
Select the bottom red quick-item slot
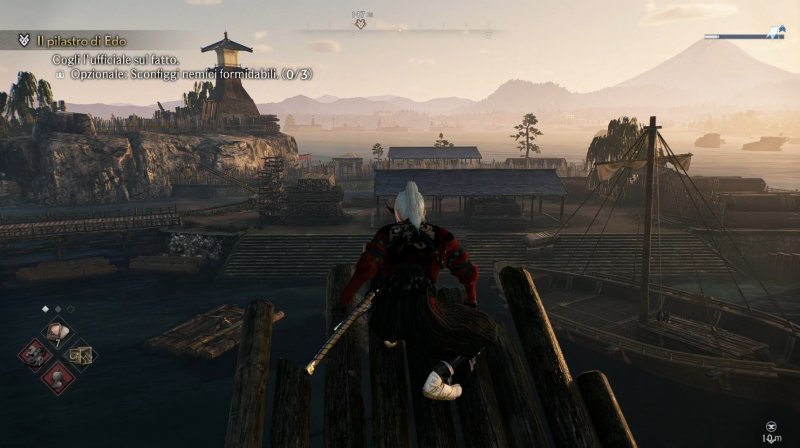(58, 377)
